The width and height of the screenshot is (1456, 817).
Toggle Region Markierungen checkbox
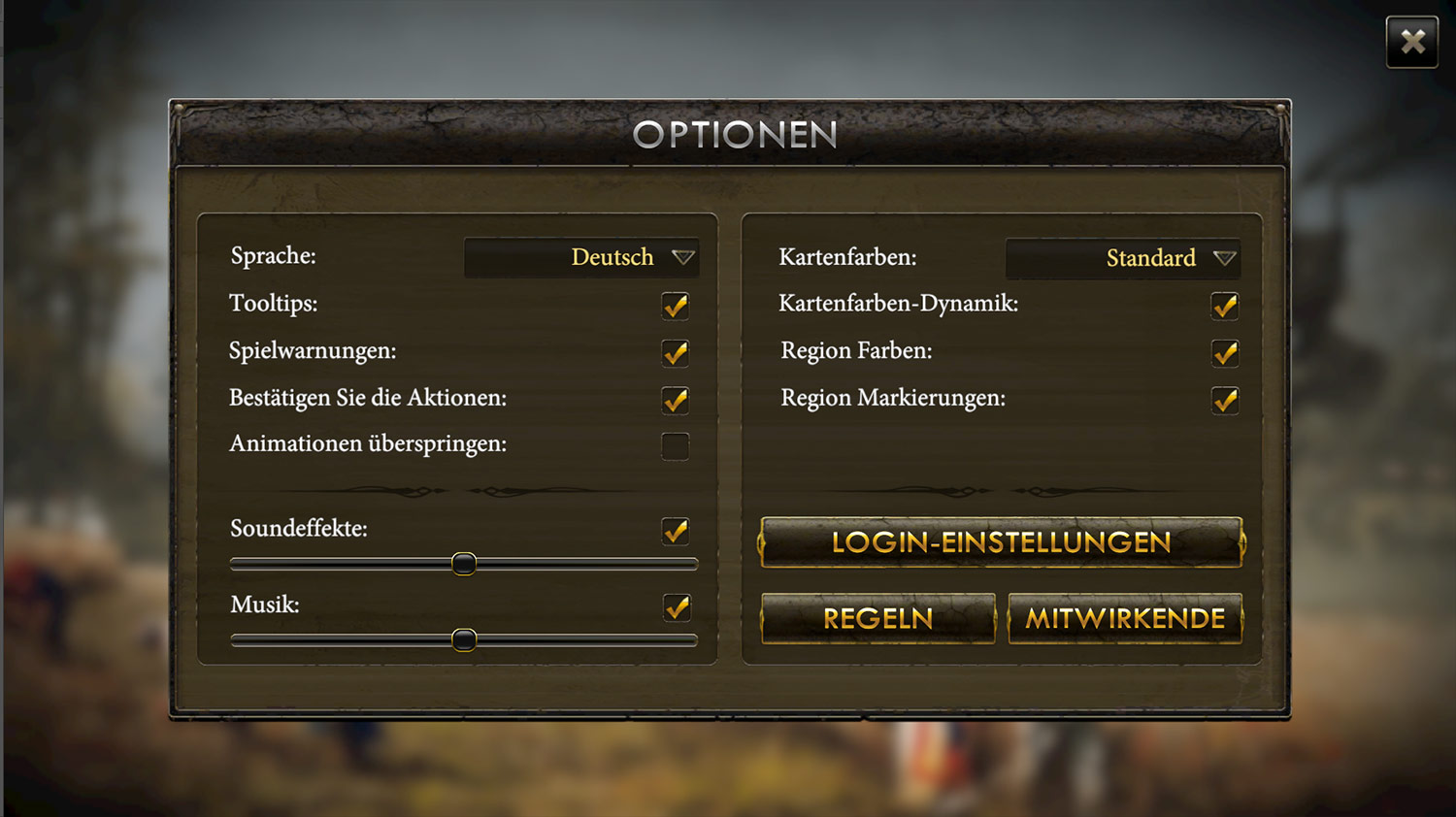click(1224, 400)
